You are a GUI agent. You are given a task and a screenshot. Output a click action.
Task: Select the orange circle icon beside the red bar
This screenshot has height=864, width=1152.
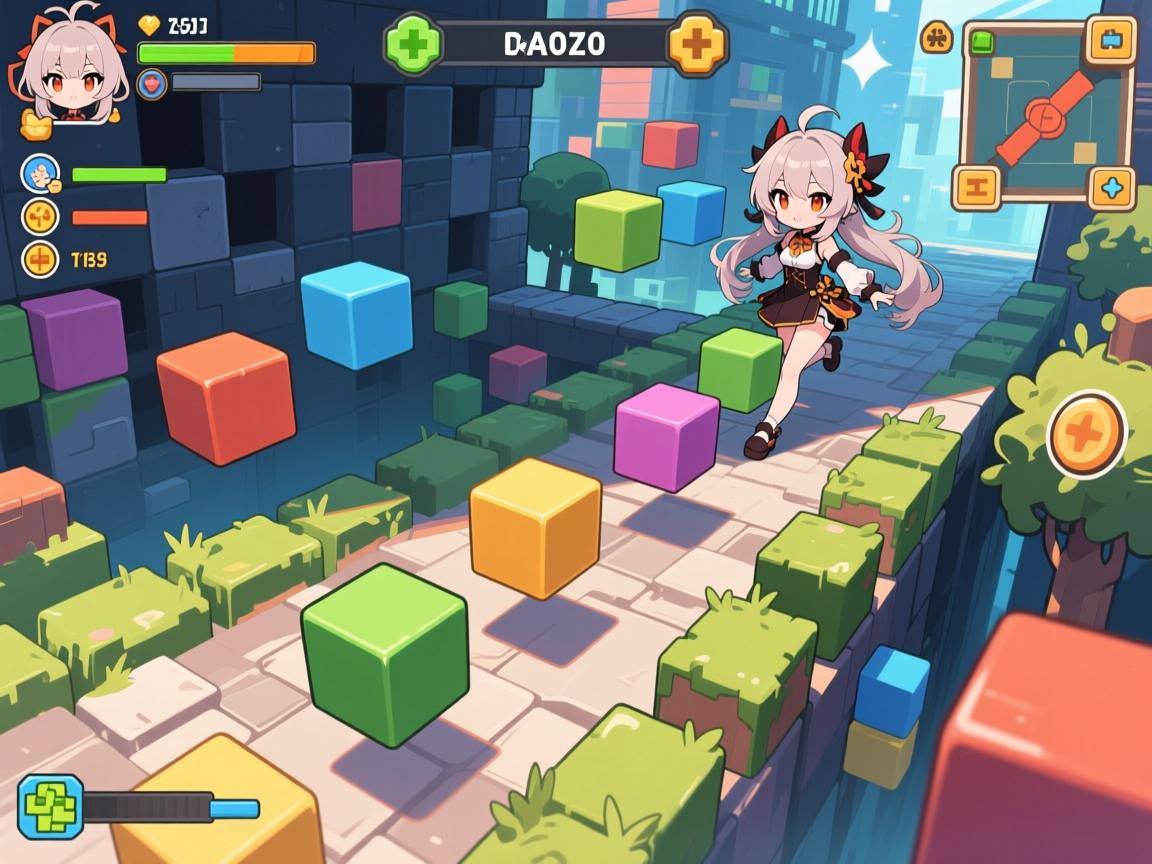click(40, 217)
